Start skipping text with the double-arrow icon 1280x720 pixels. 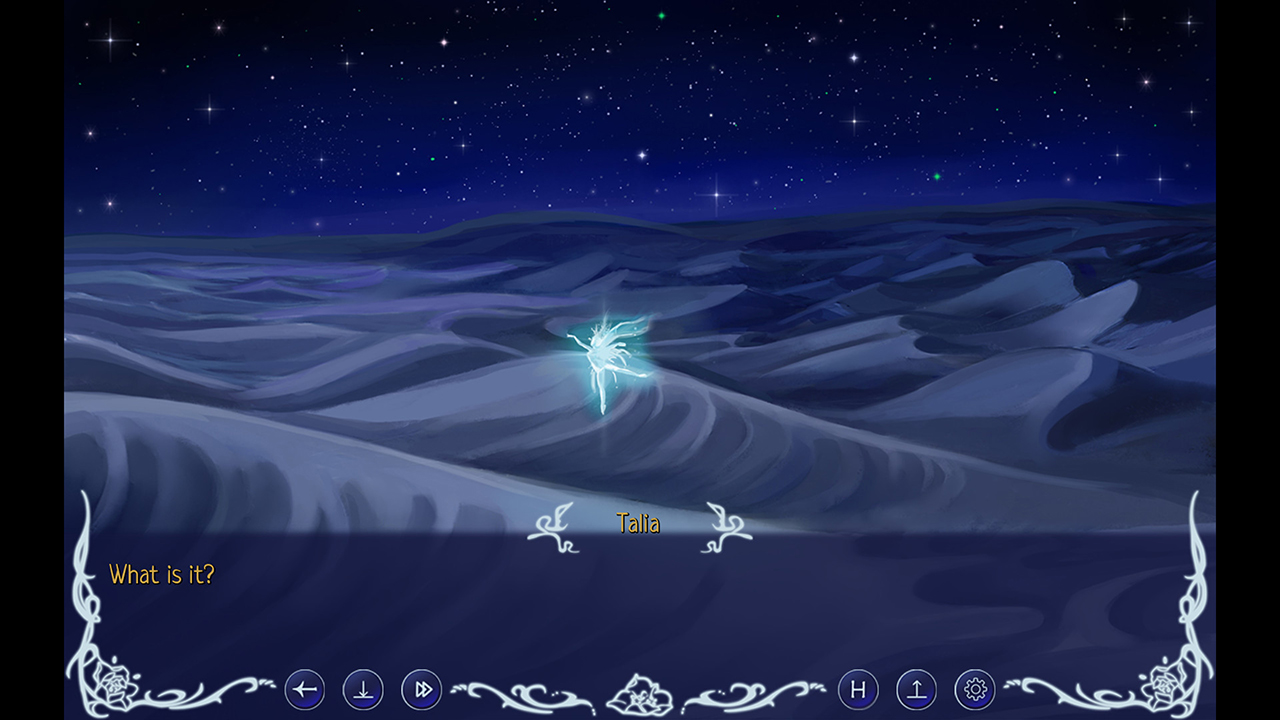pos(421,689)
